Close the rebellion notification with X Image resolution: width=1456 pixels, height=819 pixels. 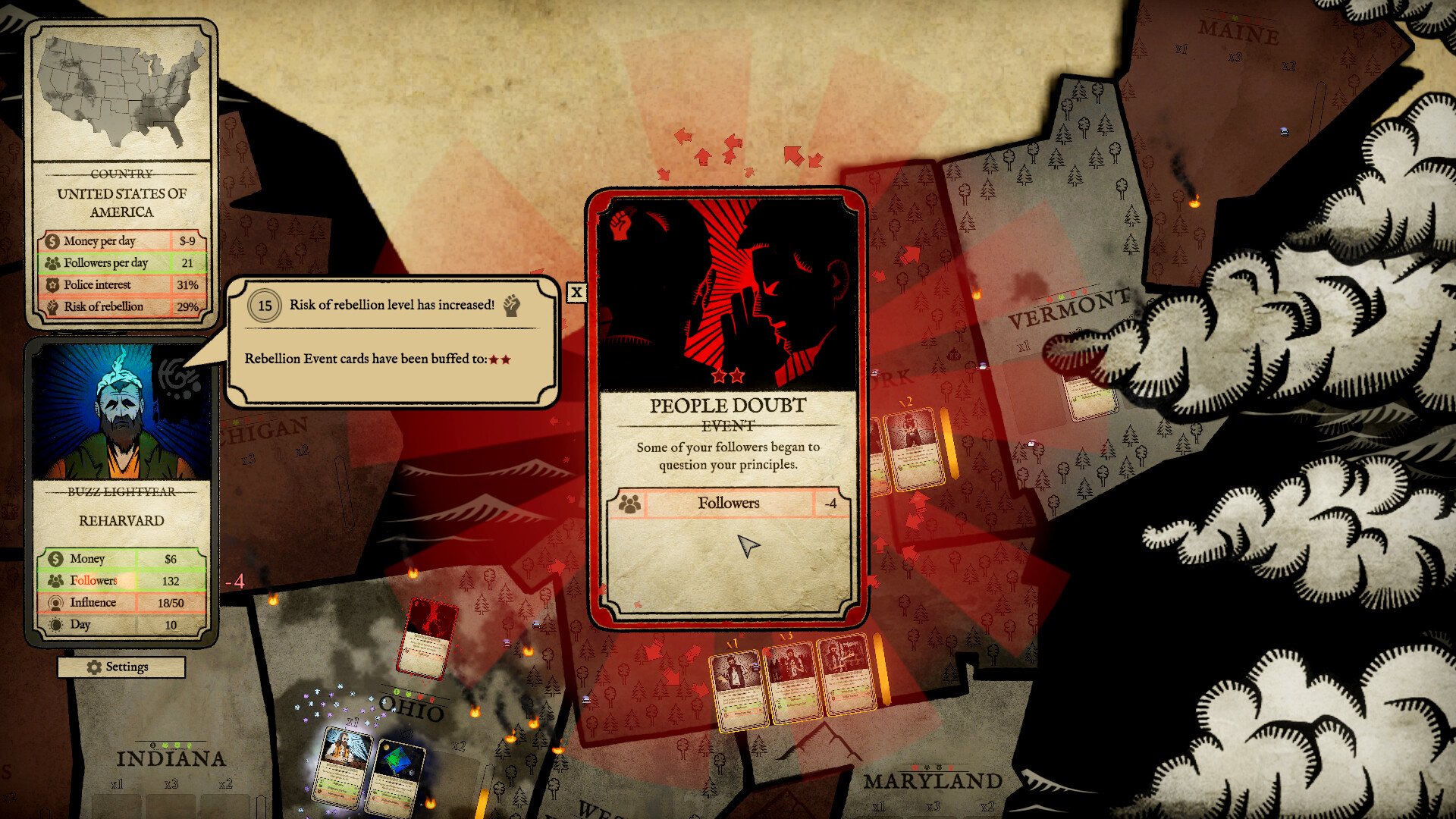coord(576,292)
